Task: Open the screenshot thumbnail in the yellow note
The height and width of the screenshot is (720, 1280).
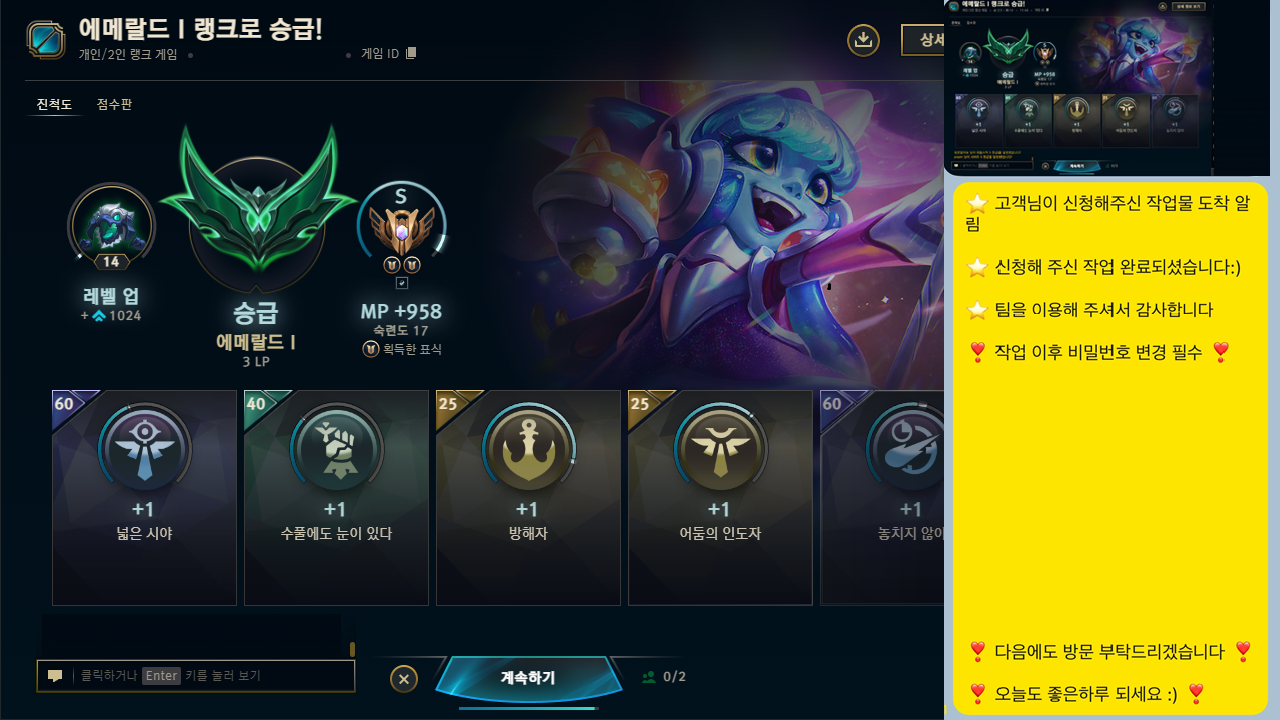Action: coord(1080,87)
